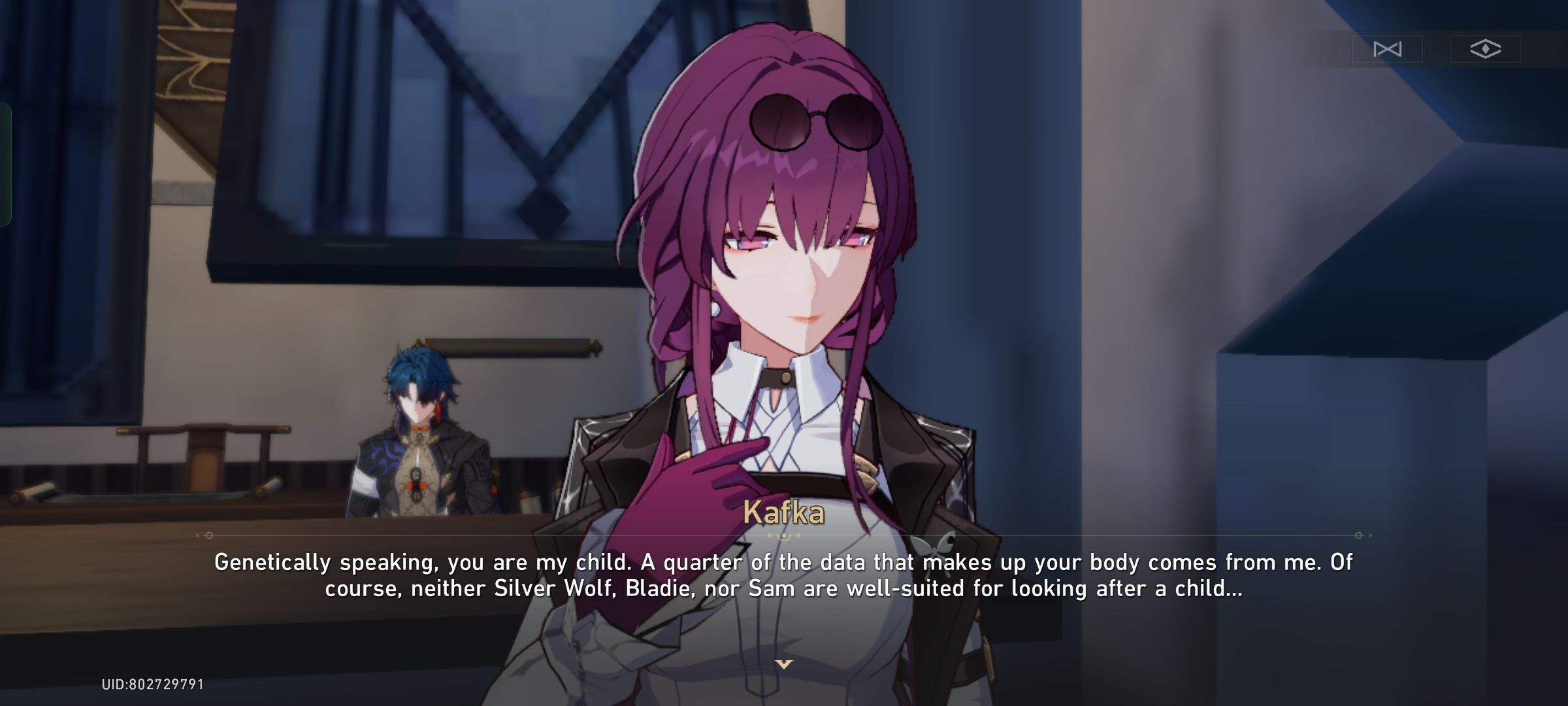Toggle automatic dialogue progression
1568x706 pixels.
(1387, 49)
